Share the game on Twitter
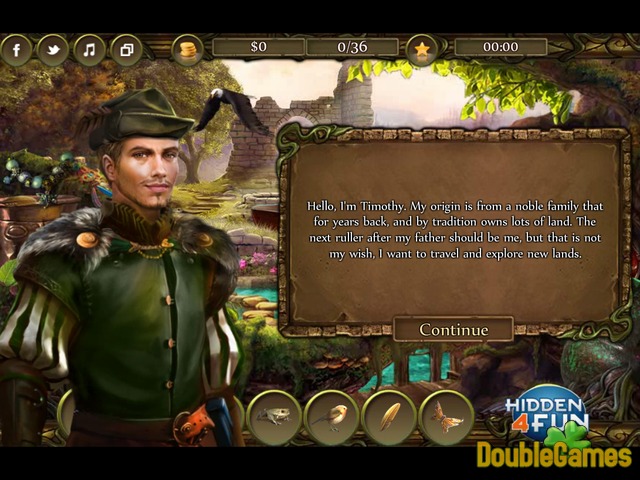The height and width of the screenshot is (480, 640). (52, 50)
